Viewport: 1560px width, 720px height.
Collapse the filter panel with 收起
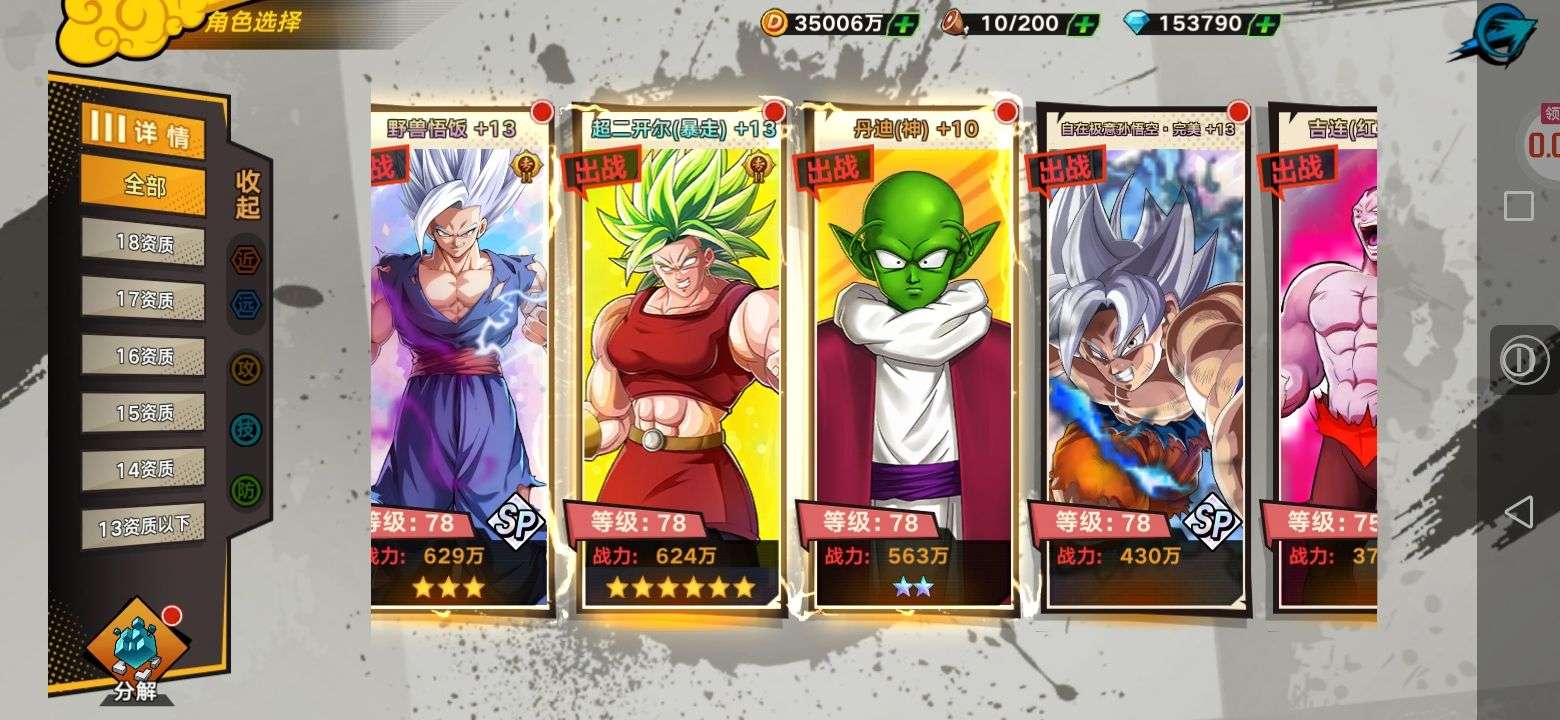[247, 195]
